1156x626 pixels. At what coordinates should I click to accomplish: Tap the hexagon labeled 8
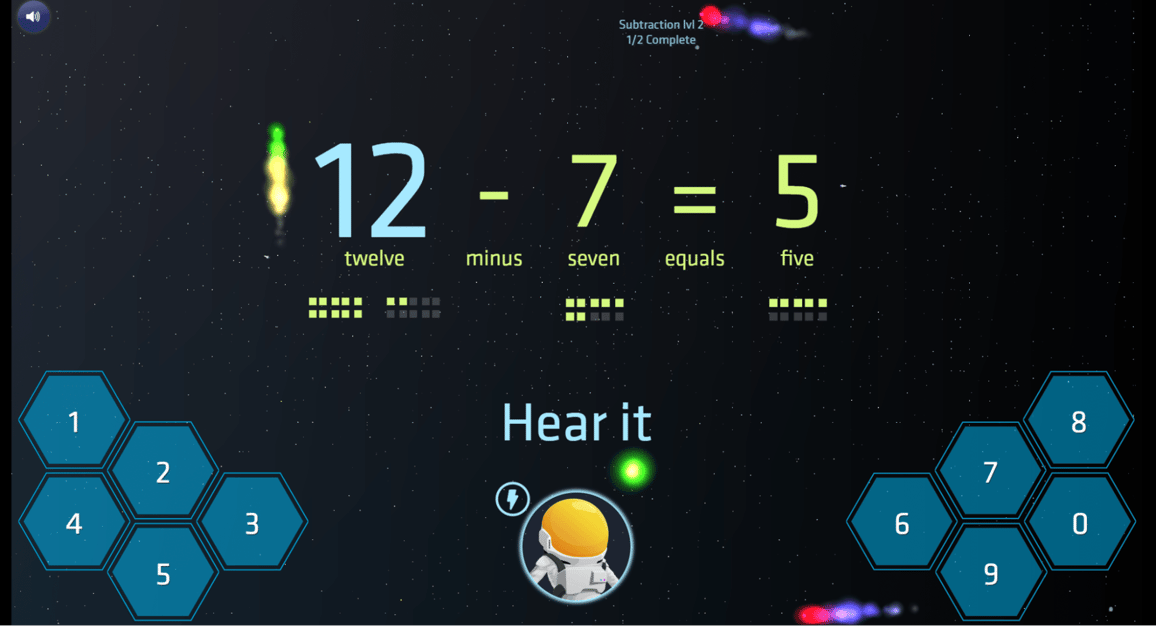(x=1079, y=421)
